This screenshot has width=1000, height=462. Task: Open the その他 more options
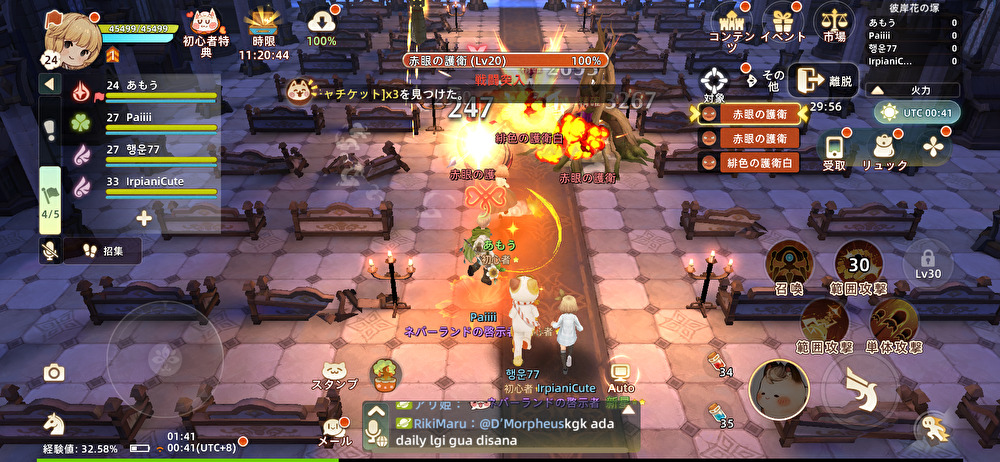click(765, 76)
